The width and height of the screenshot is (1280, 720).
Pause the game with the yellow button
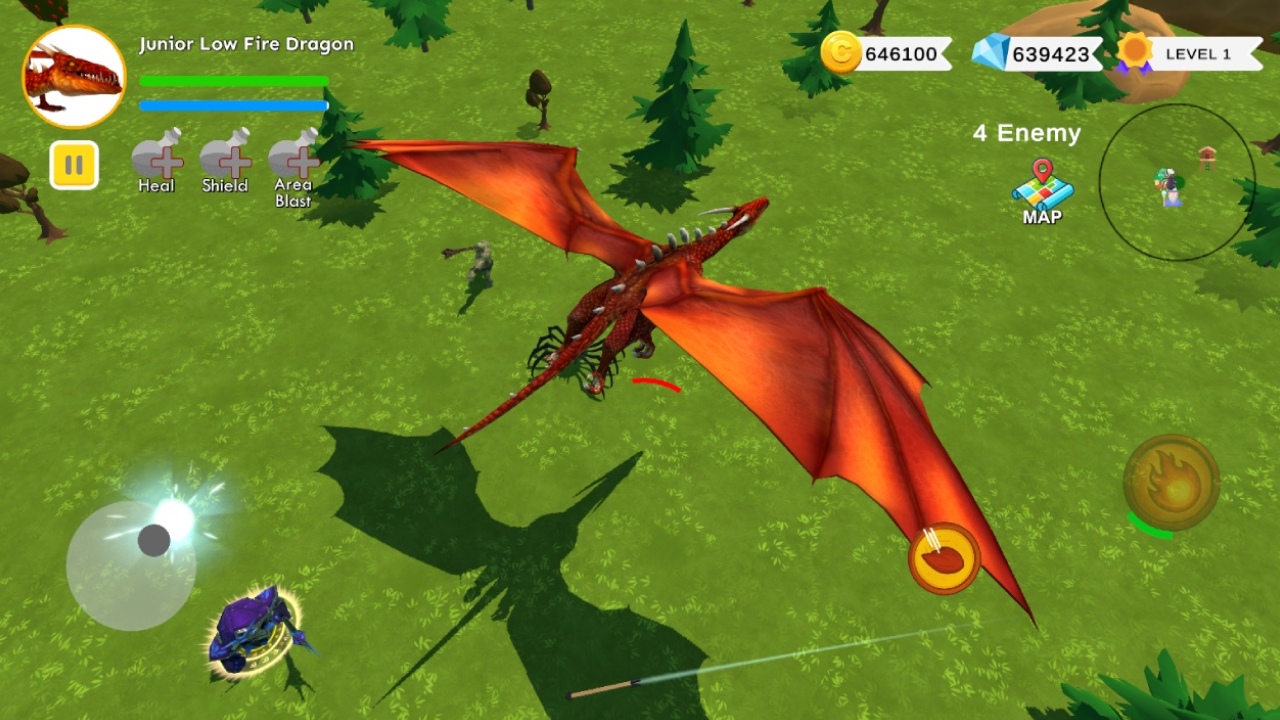point(74,165)
